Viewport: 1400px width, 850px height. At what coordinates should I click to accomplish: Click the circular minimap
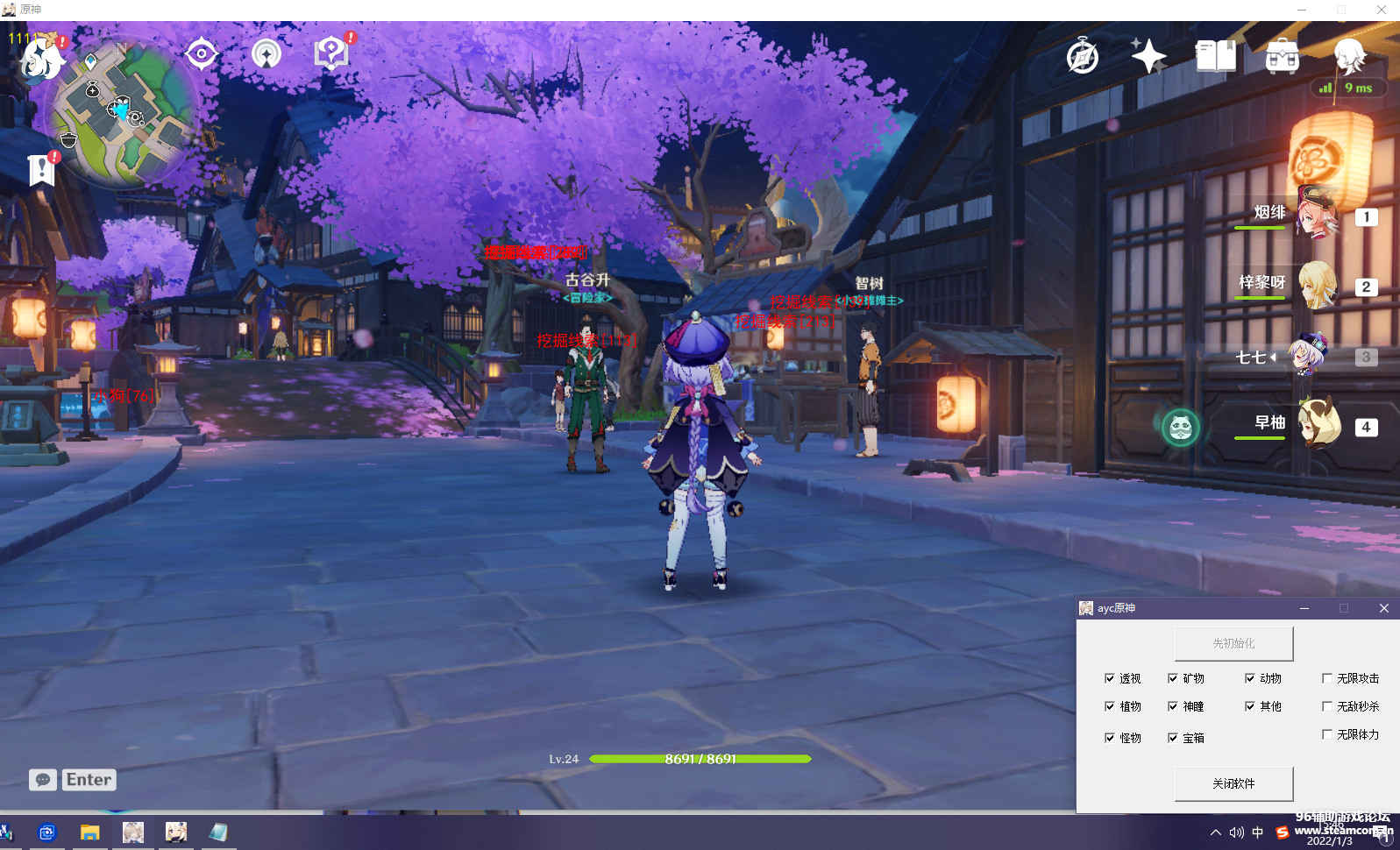click(x=123, y=114)
